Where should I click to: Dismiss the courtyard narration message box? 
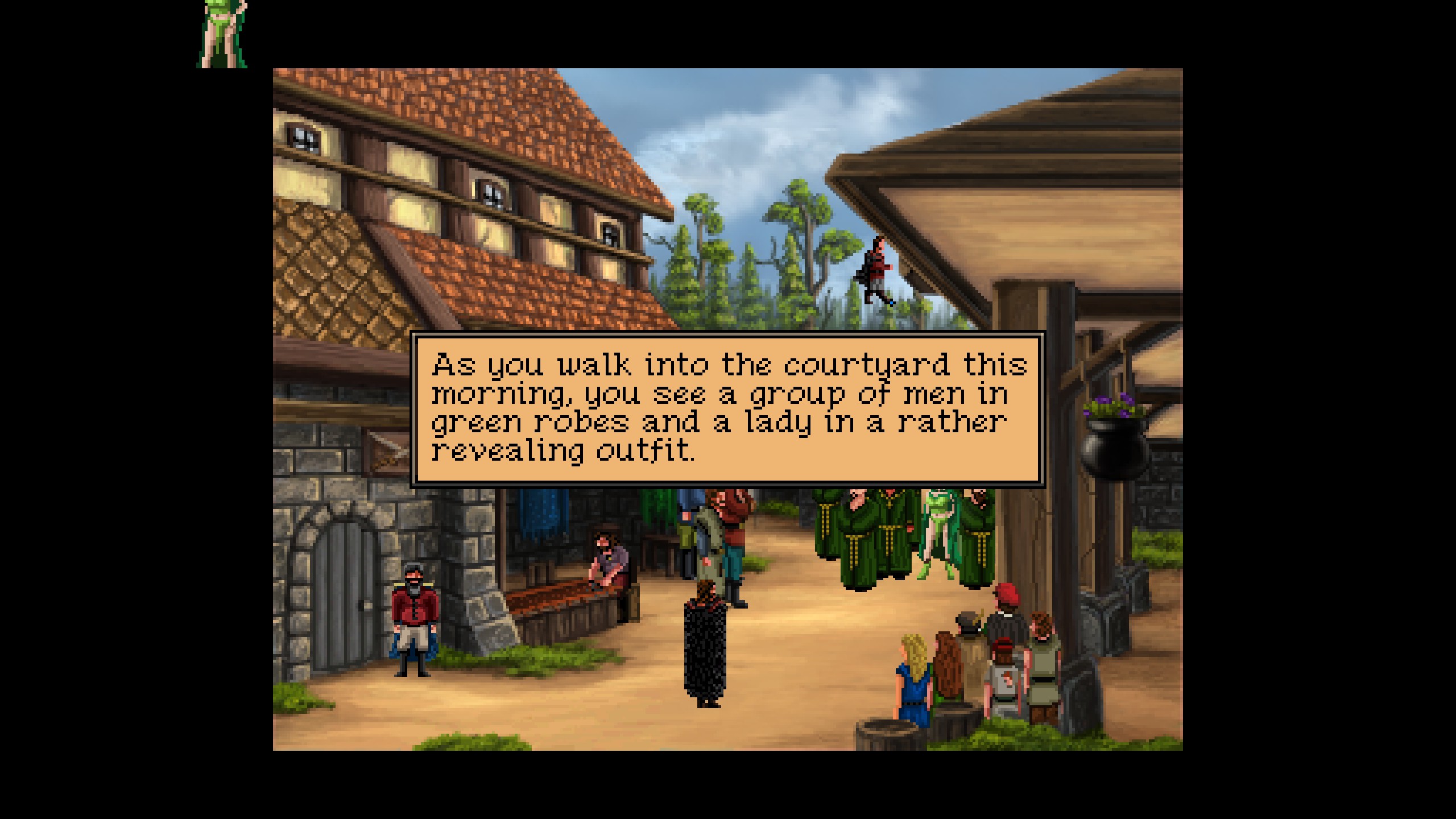(x=727, y=409)
